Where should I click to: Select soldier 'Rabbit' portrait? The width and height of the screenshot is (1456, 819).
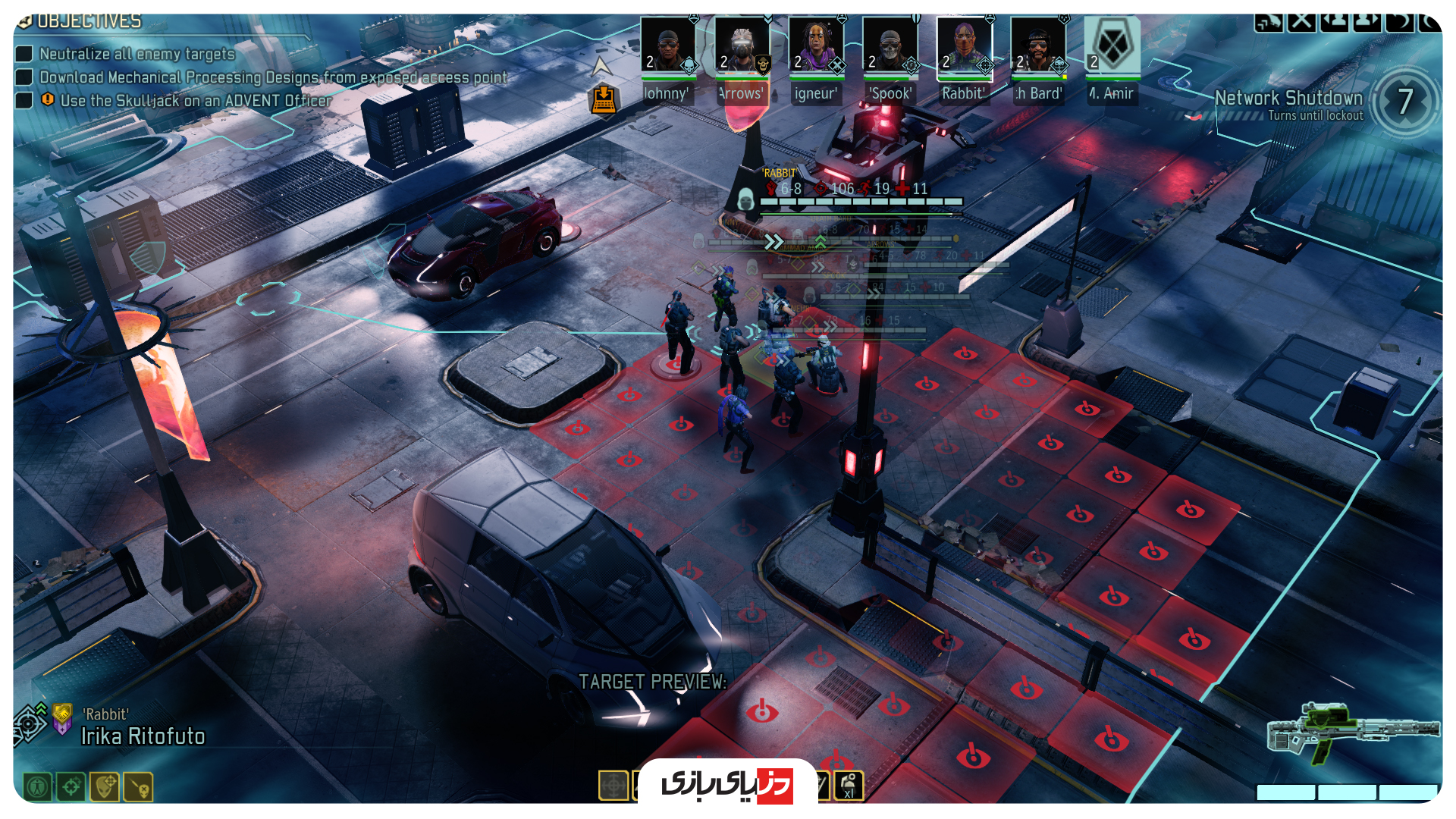(963, 47)
